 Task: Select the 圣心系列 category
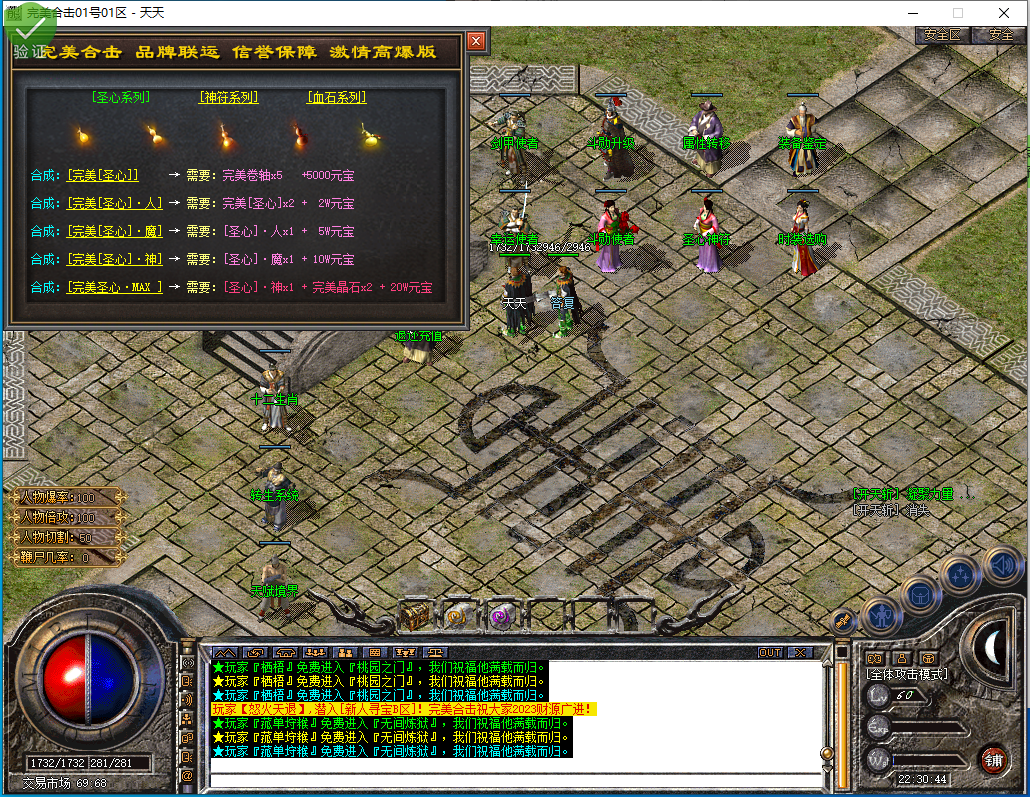coord(120,98)
